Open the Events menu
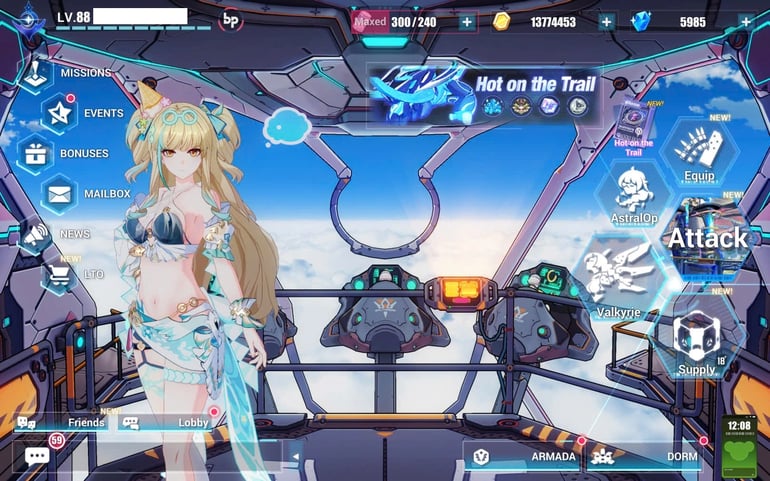 62,114
